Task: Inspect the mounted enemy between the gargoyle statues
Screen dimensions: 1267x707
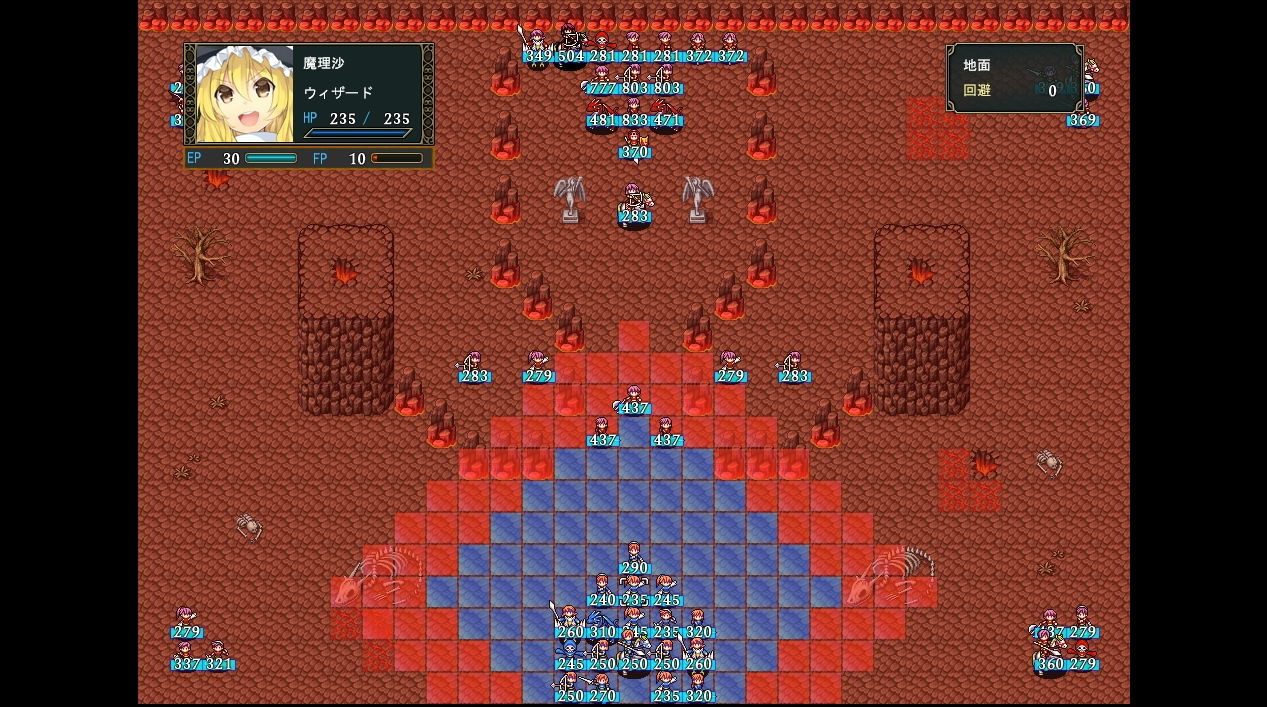Action: point(634,206)
